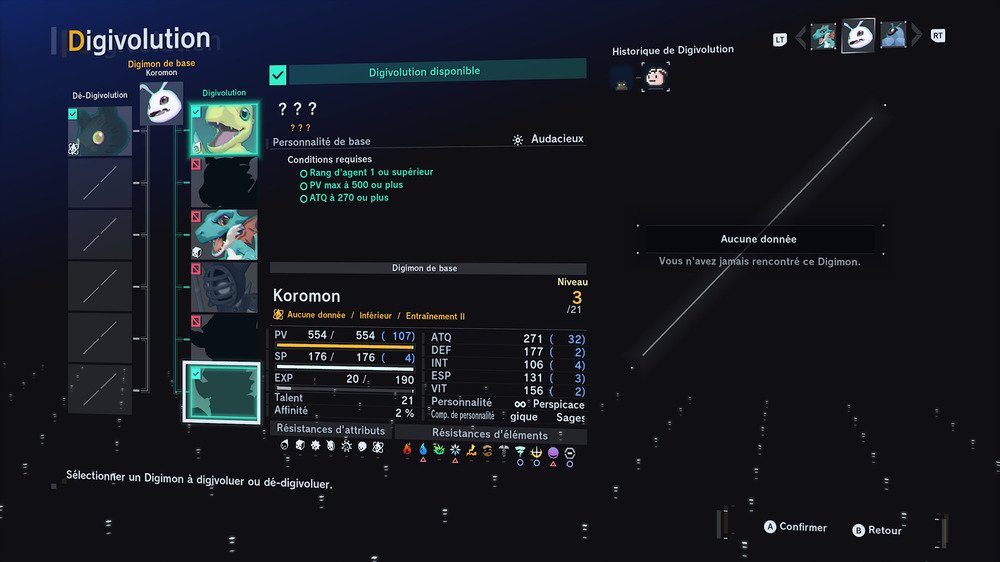Show the next Digimon with right arrow
The height and width of the screenshot is (562, 1000).
point(916,37)
